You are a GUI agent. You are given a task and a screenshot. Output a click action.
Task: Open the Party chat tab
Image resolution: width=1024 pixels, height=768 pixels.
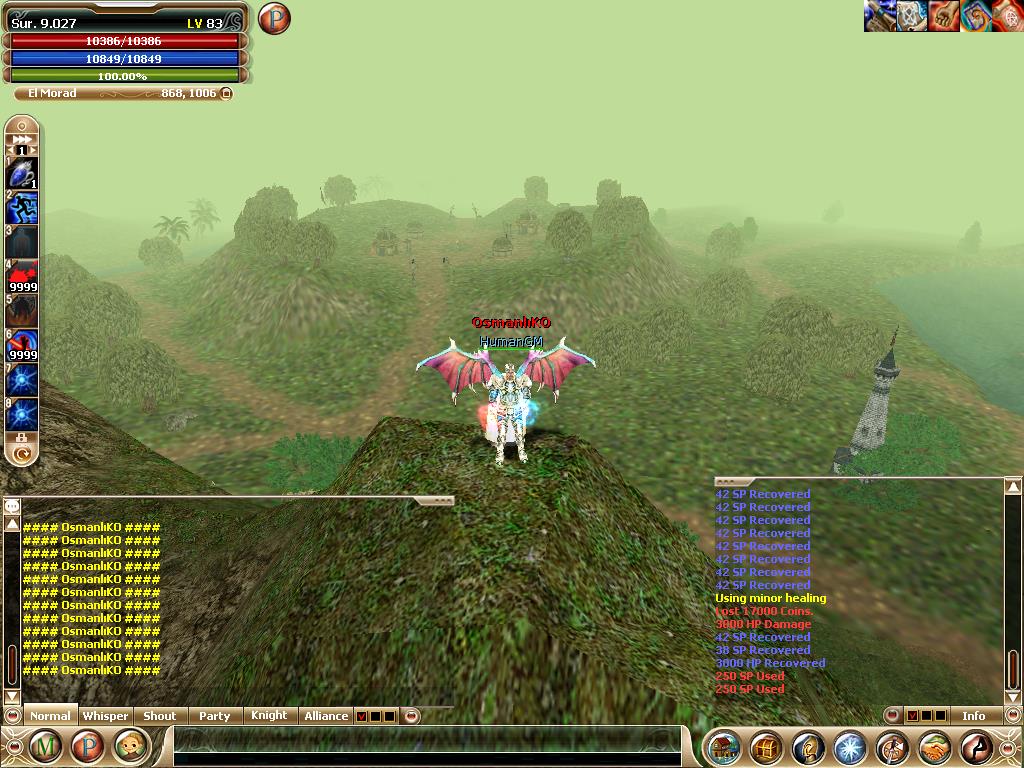point(214,716)
